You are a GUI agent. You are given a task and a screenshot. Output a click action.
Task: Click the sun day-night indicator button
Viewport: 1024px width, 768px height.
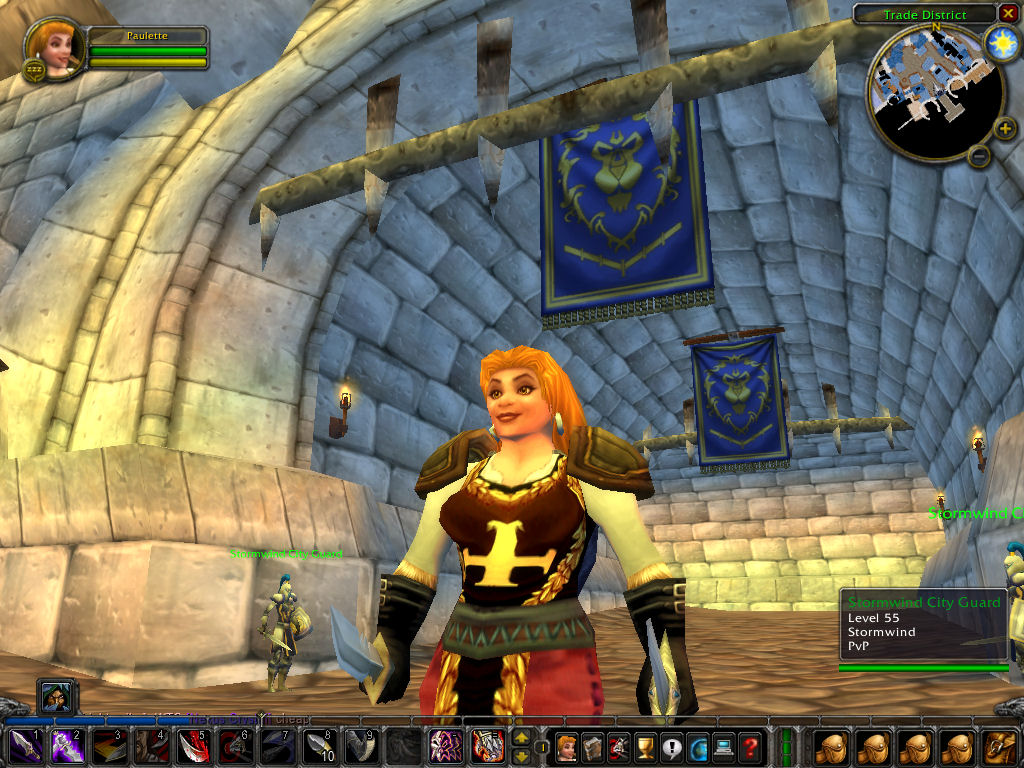tap(999, 43)
